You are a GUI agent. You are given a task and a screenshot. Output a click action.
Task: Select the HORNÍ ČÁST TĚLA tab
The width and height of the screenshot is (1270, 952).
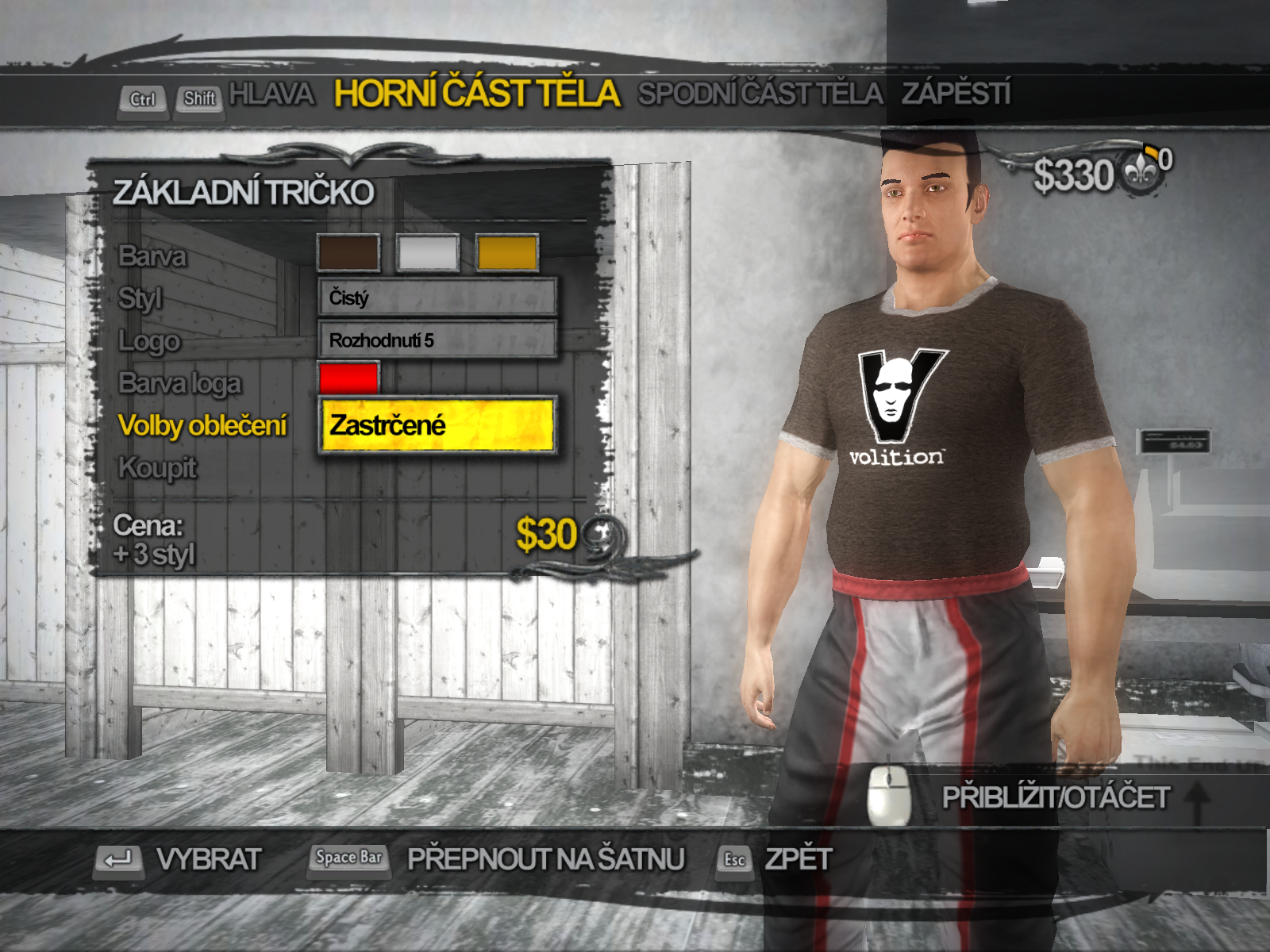coord(476,94)
